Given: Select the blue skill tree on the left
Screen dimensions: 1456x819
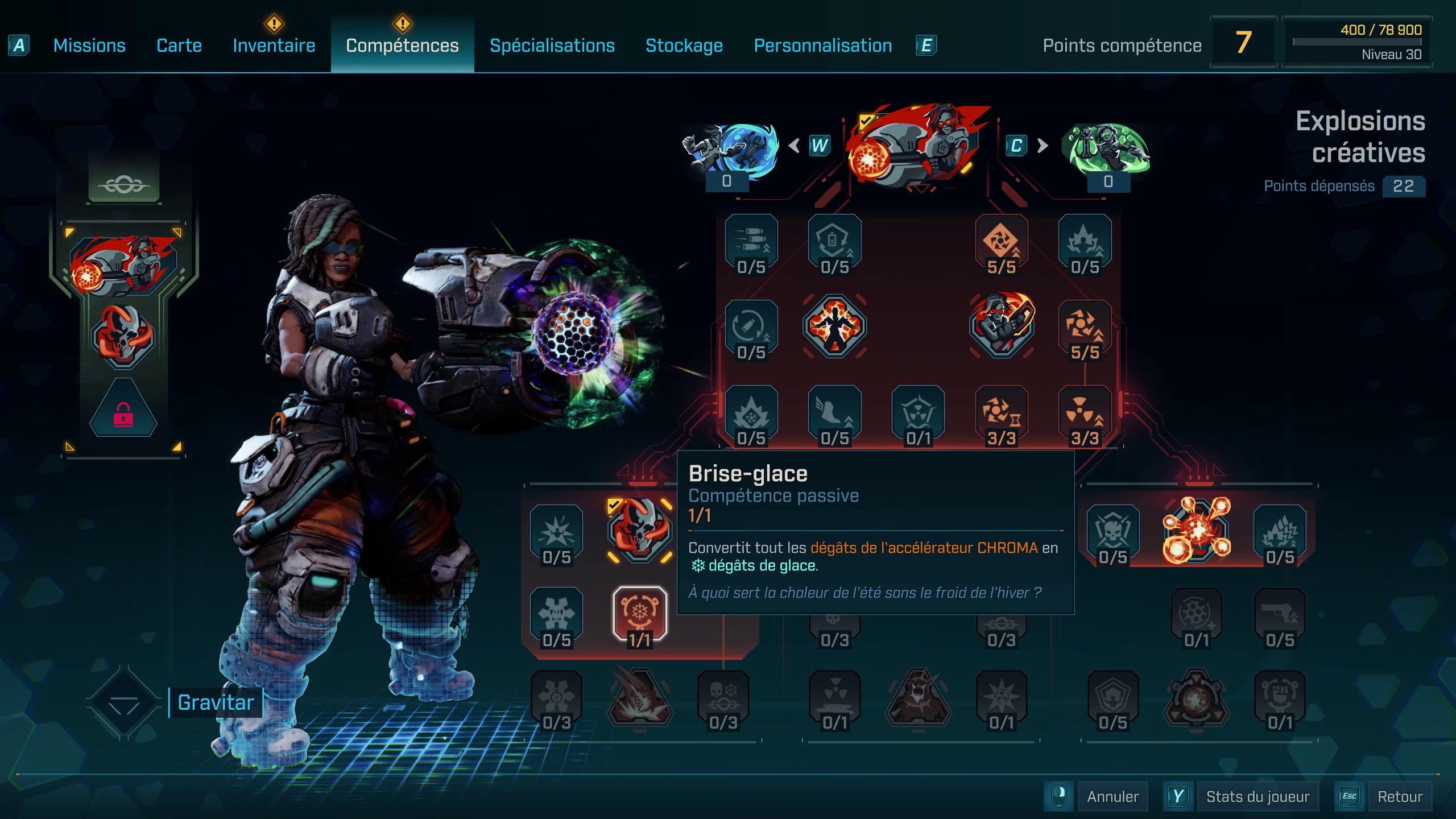Looking at the screenshot, I should pyautogui.click(x=730, y=149).
